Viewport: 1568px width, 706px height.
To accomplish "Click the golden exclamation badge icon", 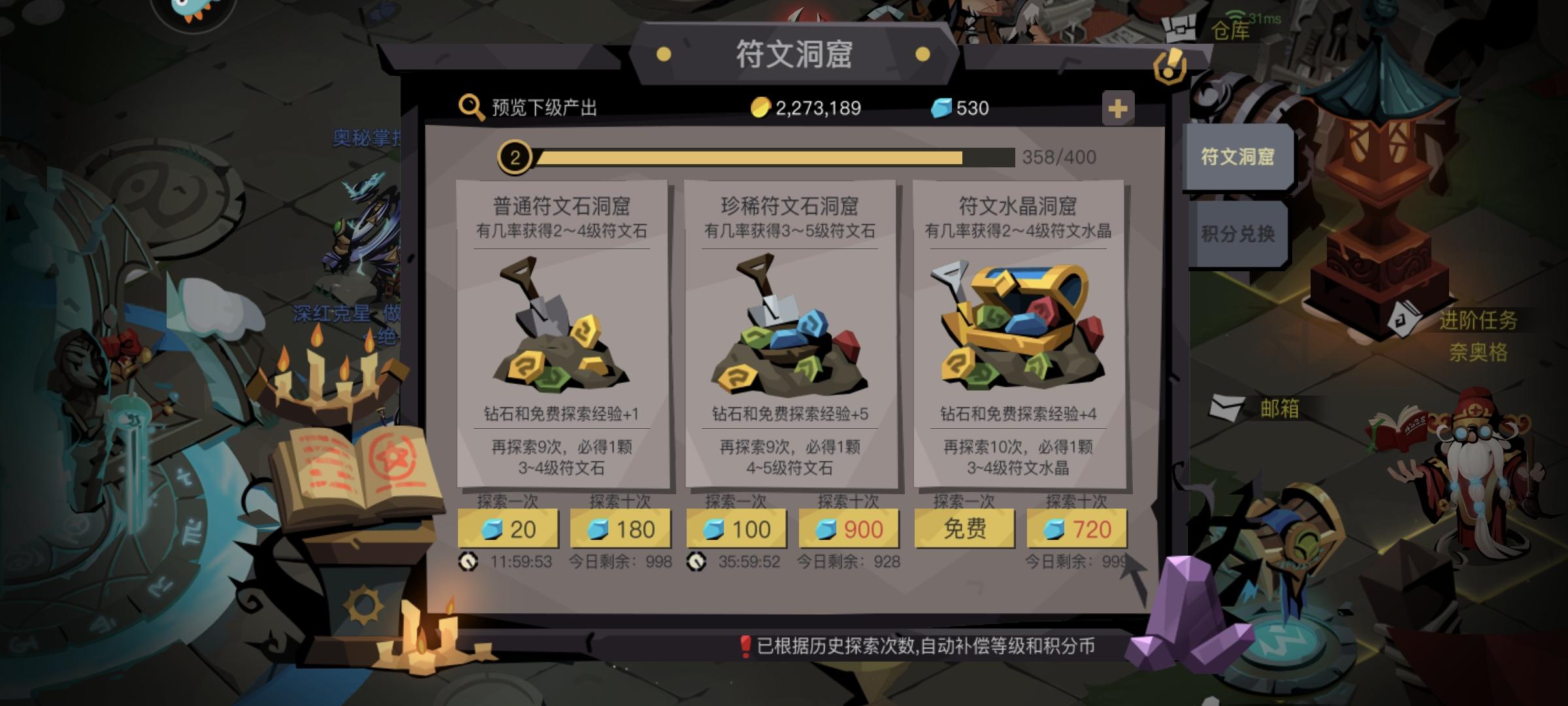I will [1171, 64].
